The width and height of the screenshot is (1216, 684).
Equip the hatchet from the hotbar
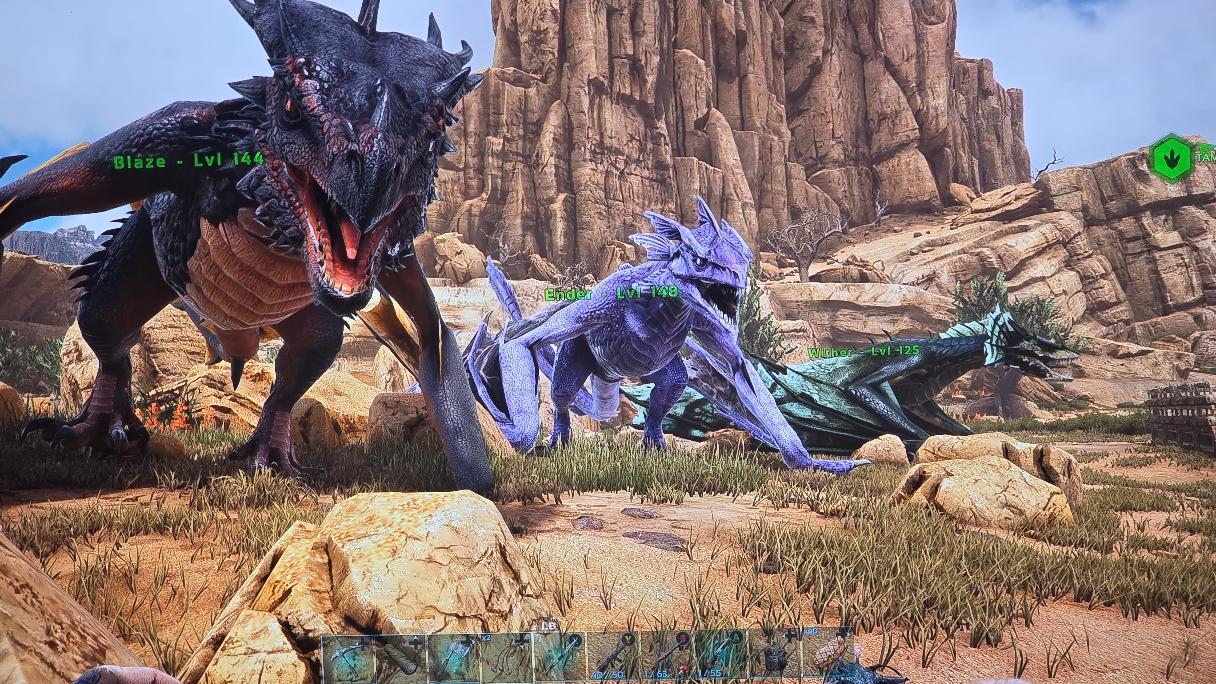[x=453, y=657]
